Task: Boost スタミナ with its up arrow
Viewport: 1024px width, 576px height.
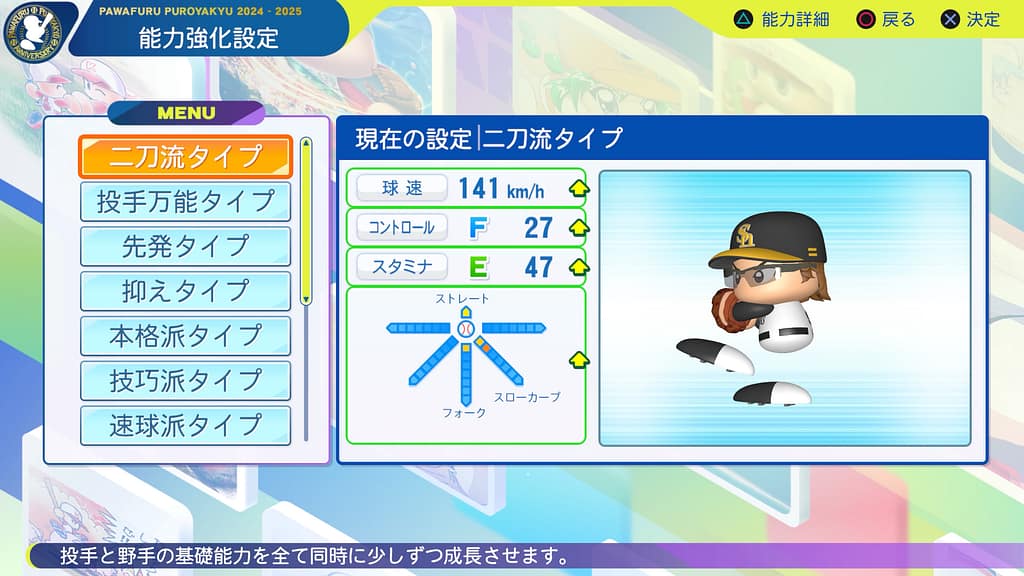Action: [x=577, y=267]
